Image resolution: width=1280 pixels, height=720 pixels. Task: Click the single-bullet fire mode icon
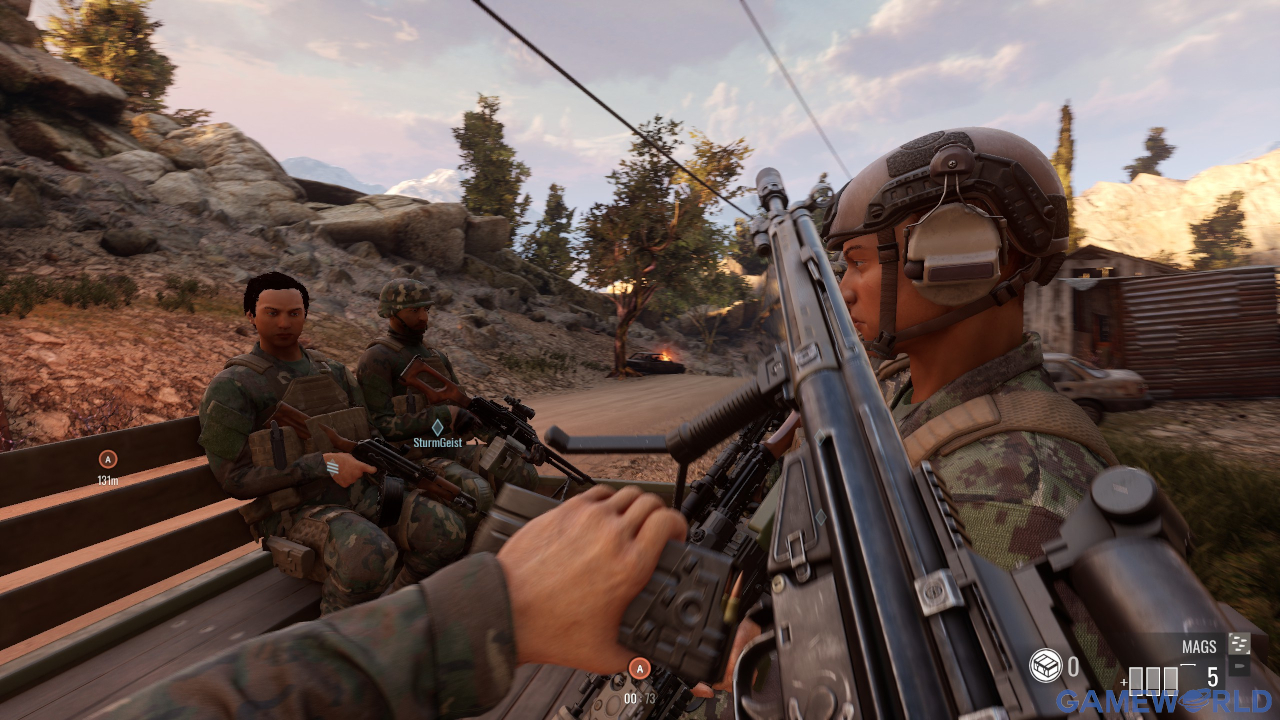[x=1239, y=668]
